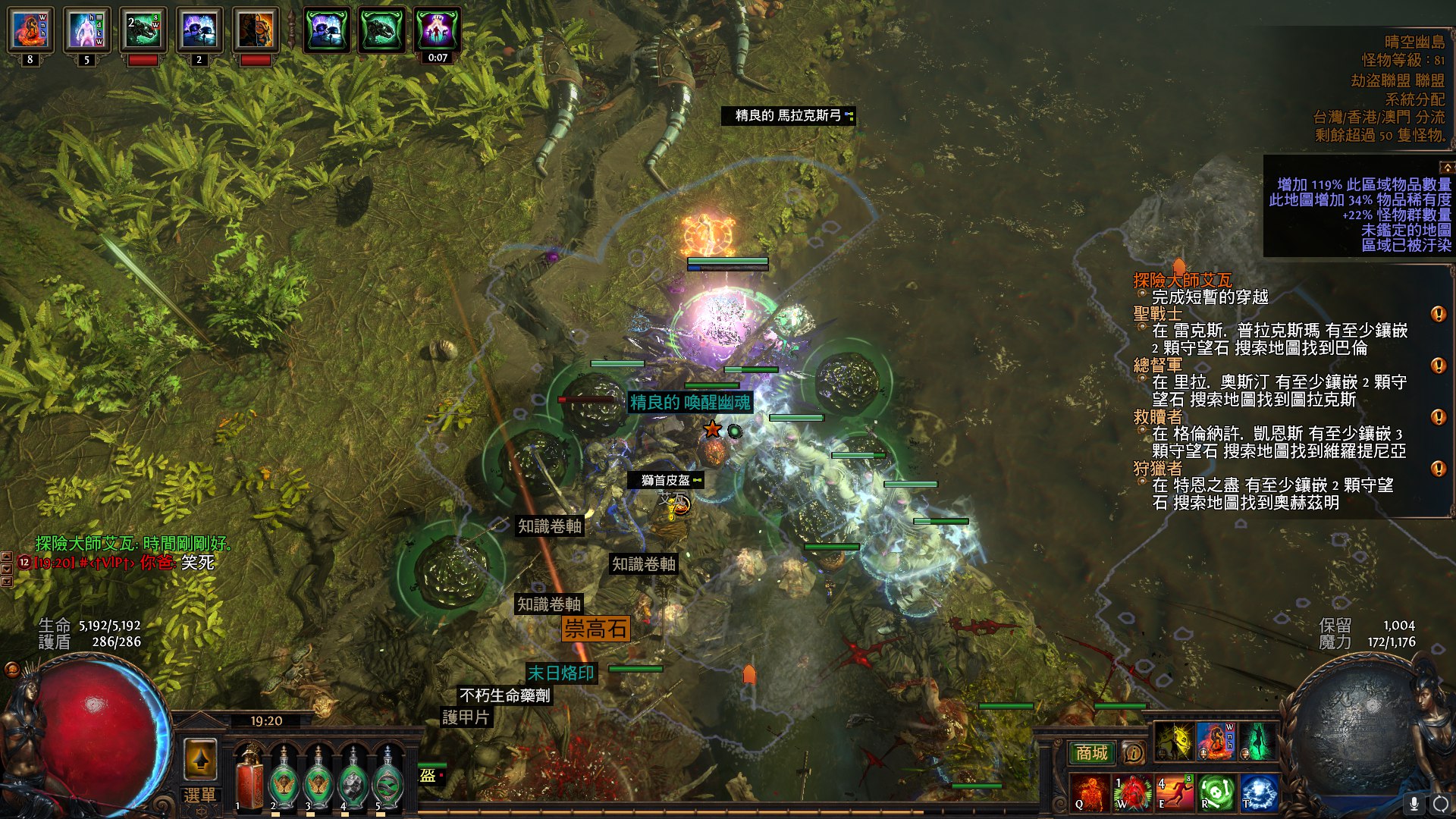Screen dimensions: 1456x819
Task: Click the gold arrow level-up button
Action: tap(200, 759)
